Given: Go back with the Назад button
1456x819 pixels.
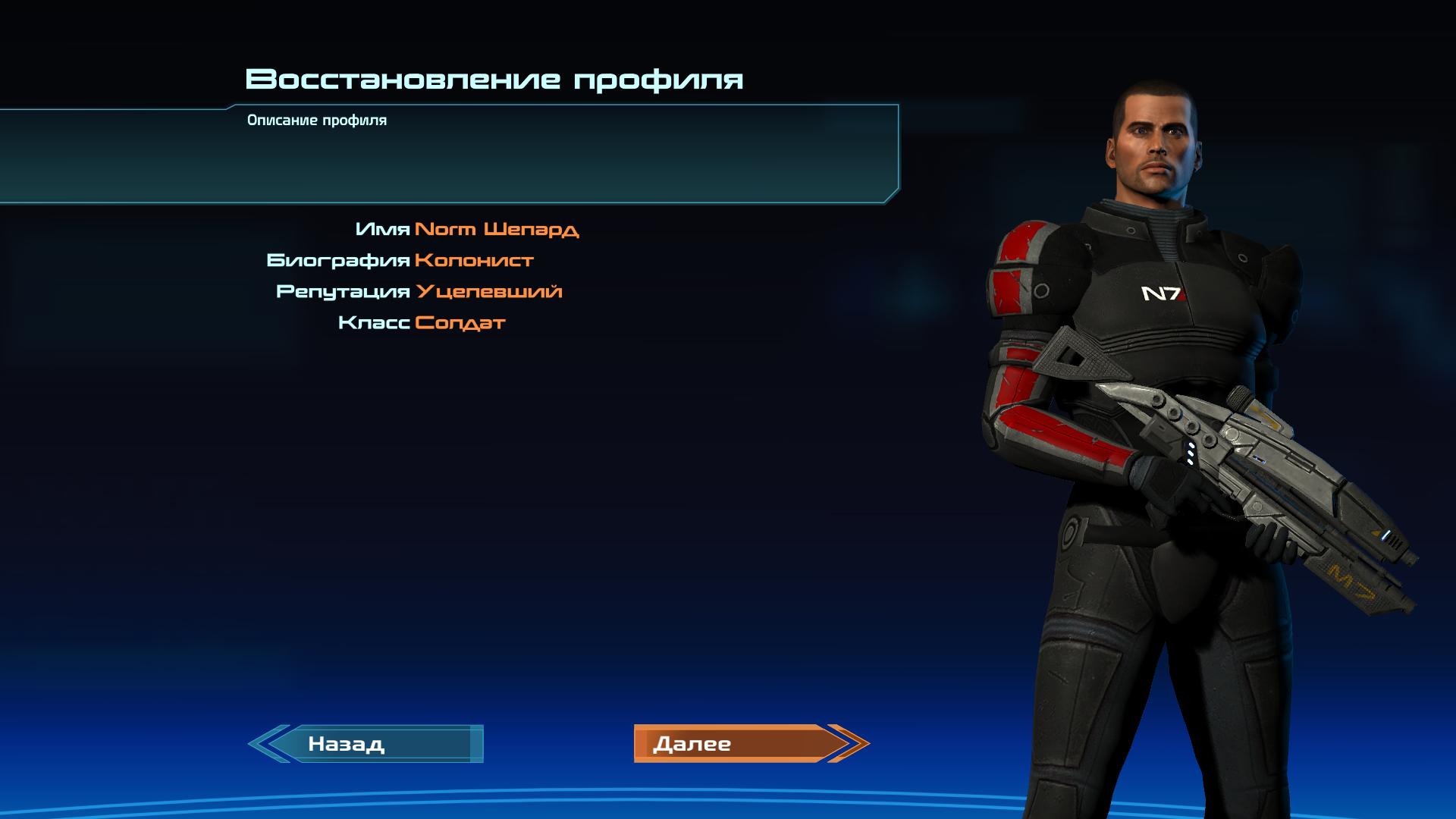Looking at the screenshot, I should 366,744.
